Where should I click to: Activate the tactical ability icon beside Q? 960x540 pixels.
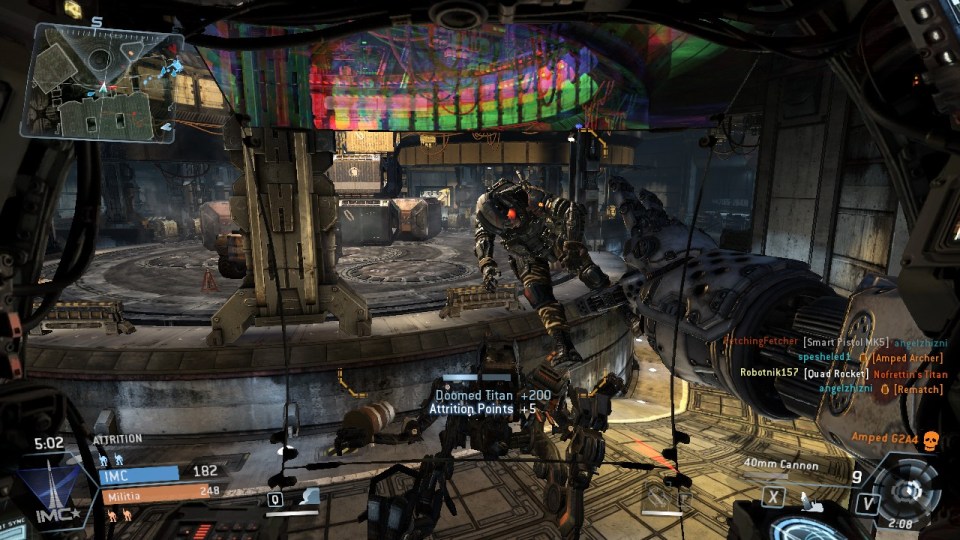(311, 497)
